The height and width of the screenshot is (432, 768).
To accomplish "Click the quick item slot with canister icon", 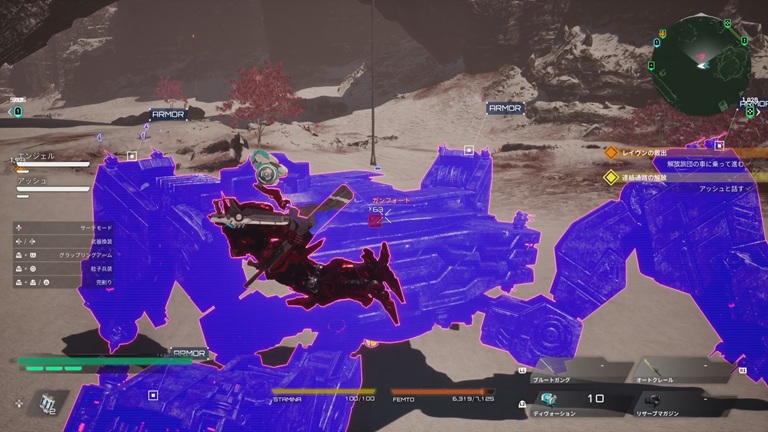I will pos(46,402).
